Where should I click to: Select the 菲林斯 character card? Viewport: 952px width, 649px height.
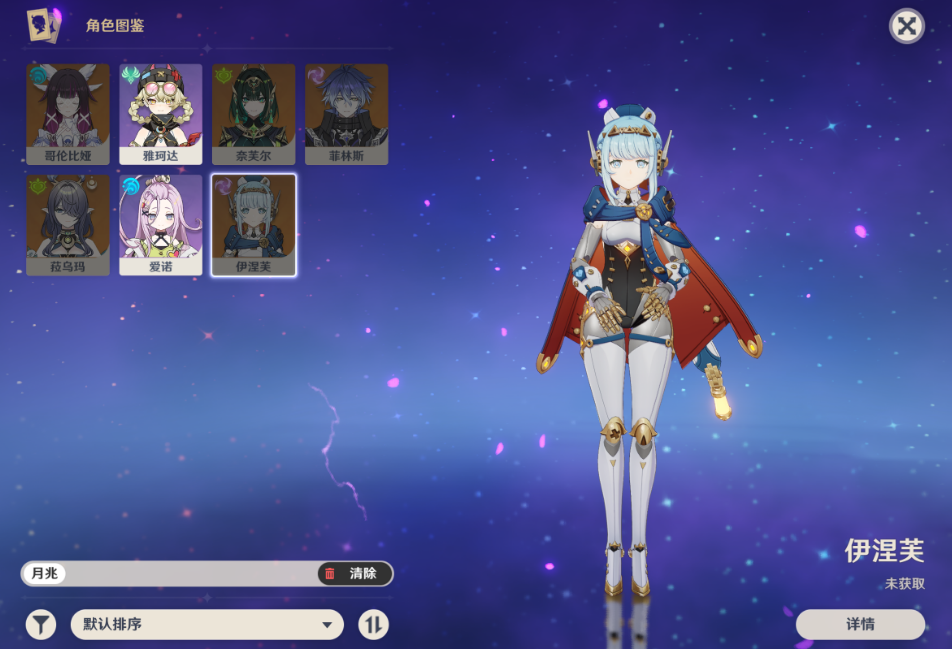pyautogui.click(x=346, y=114)
